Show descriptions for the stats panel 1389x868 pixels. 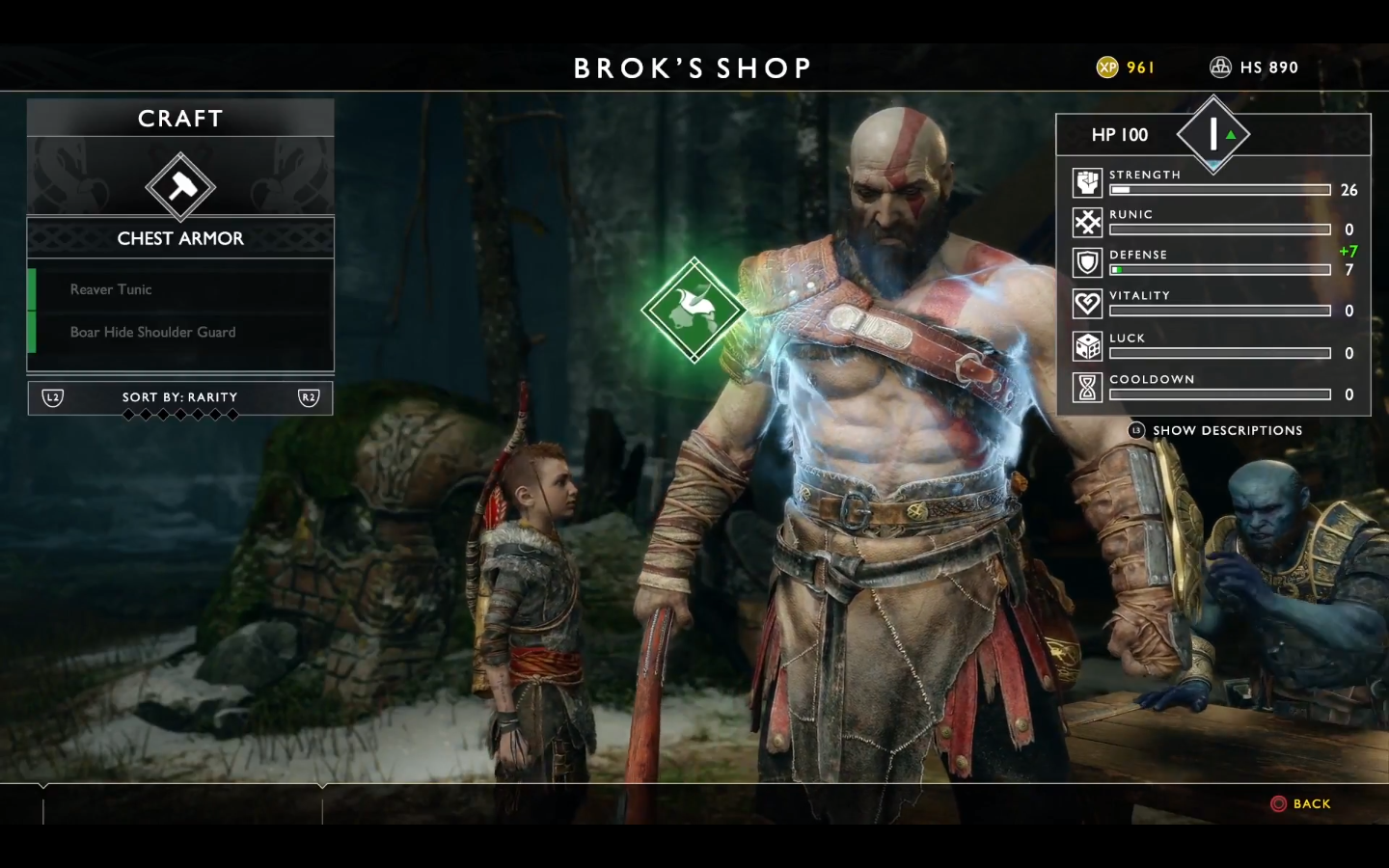point(1216,430)
